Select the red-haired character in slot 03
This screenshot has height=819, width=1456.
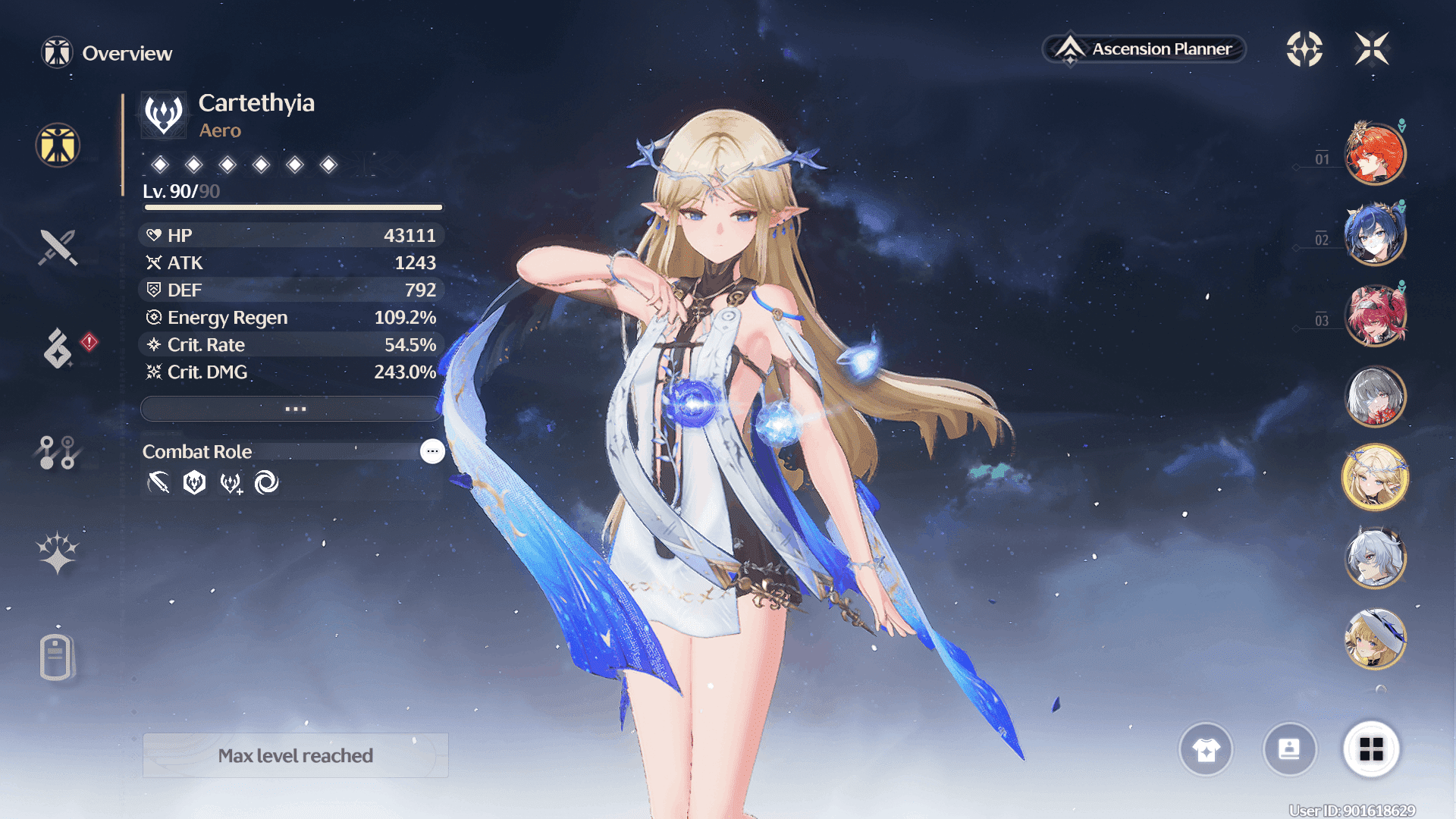[x=1374, y=315]
